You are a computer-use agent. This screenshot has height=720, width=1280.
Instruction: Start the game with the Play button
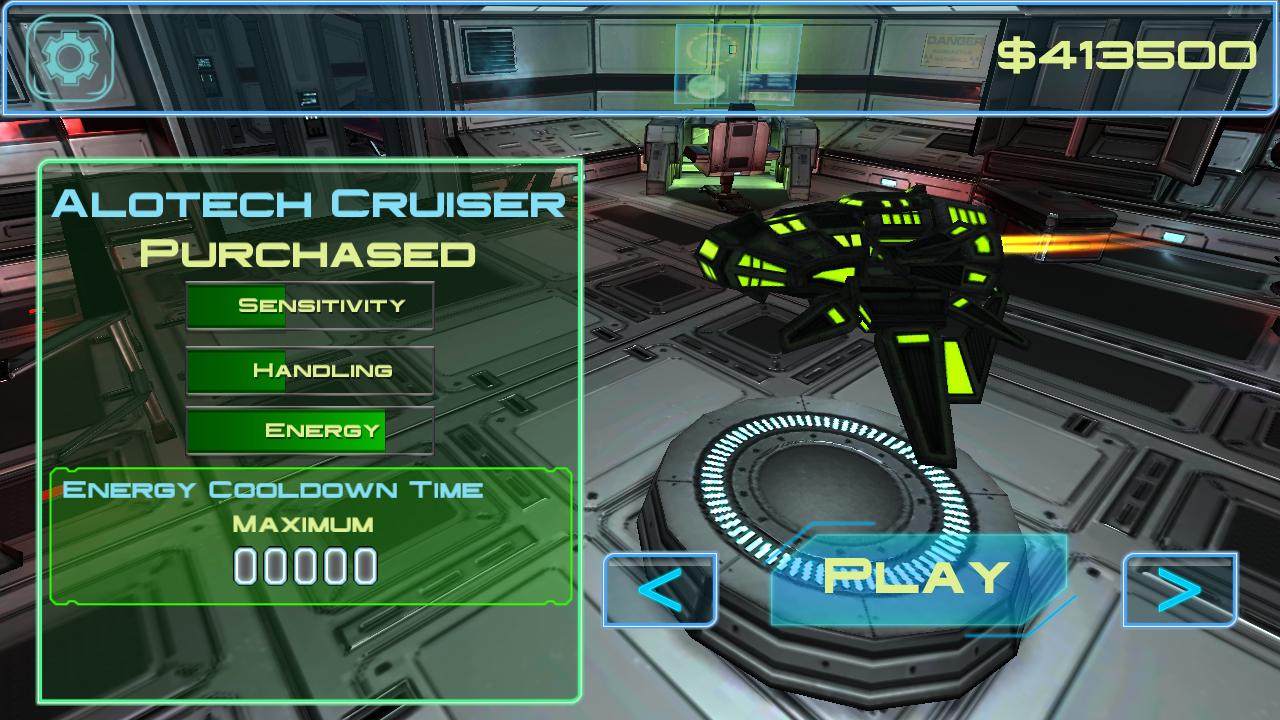[917, 578]
